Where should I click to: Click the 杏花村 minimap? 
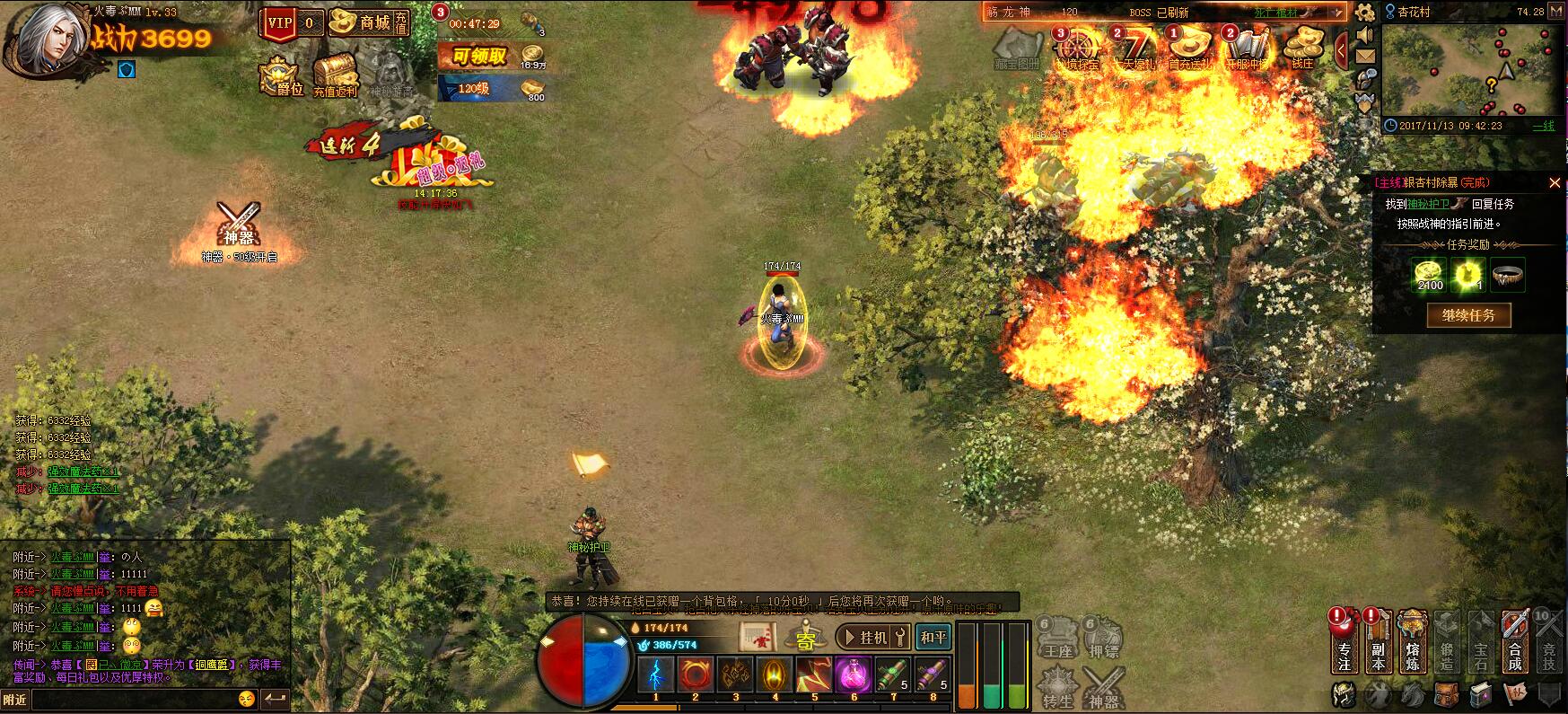(1470, 70)
